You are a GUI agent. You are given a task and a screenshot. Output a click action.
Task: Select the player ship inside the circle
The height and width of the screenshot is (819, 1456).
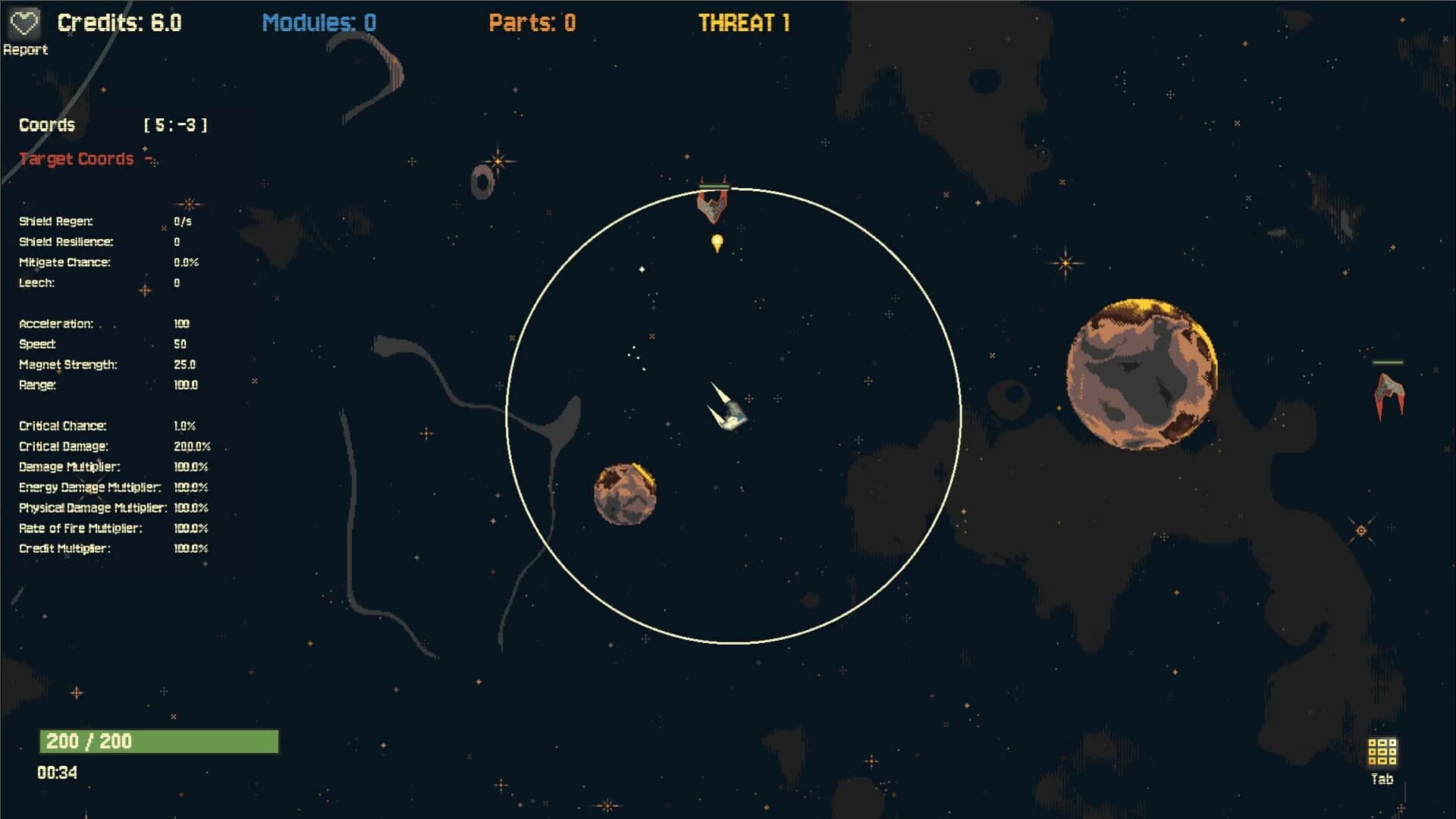pos(726,412)
